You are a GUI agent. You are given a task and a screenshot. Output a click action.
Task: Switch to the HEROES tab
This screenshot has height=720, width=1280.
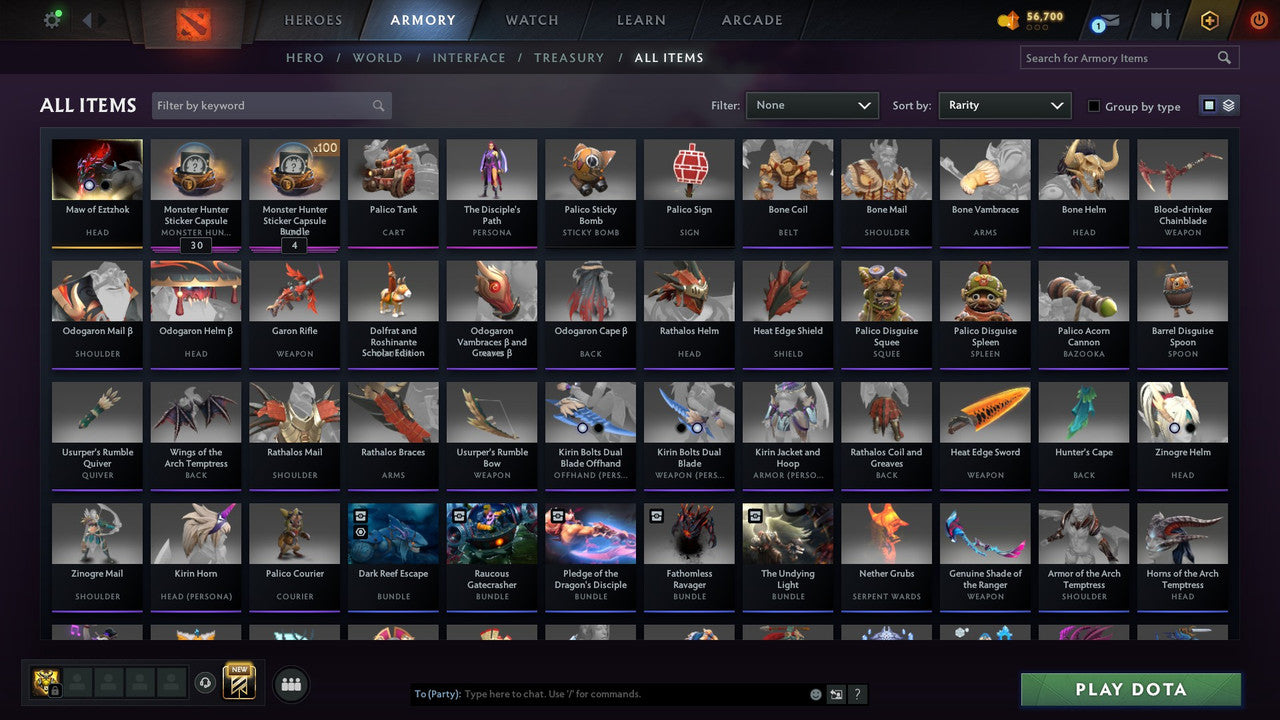coord(313,19)
